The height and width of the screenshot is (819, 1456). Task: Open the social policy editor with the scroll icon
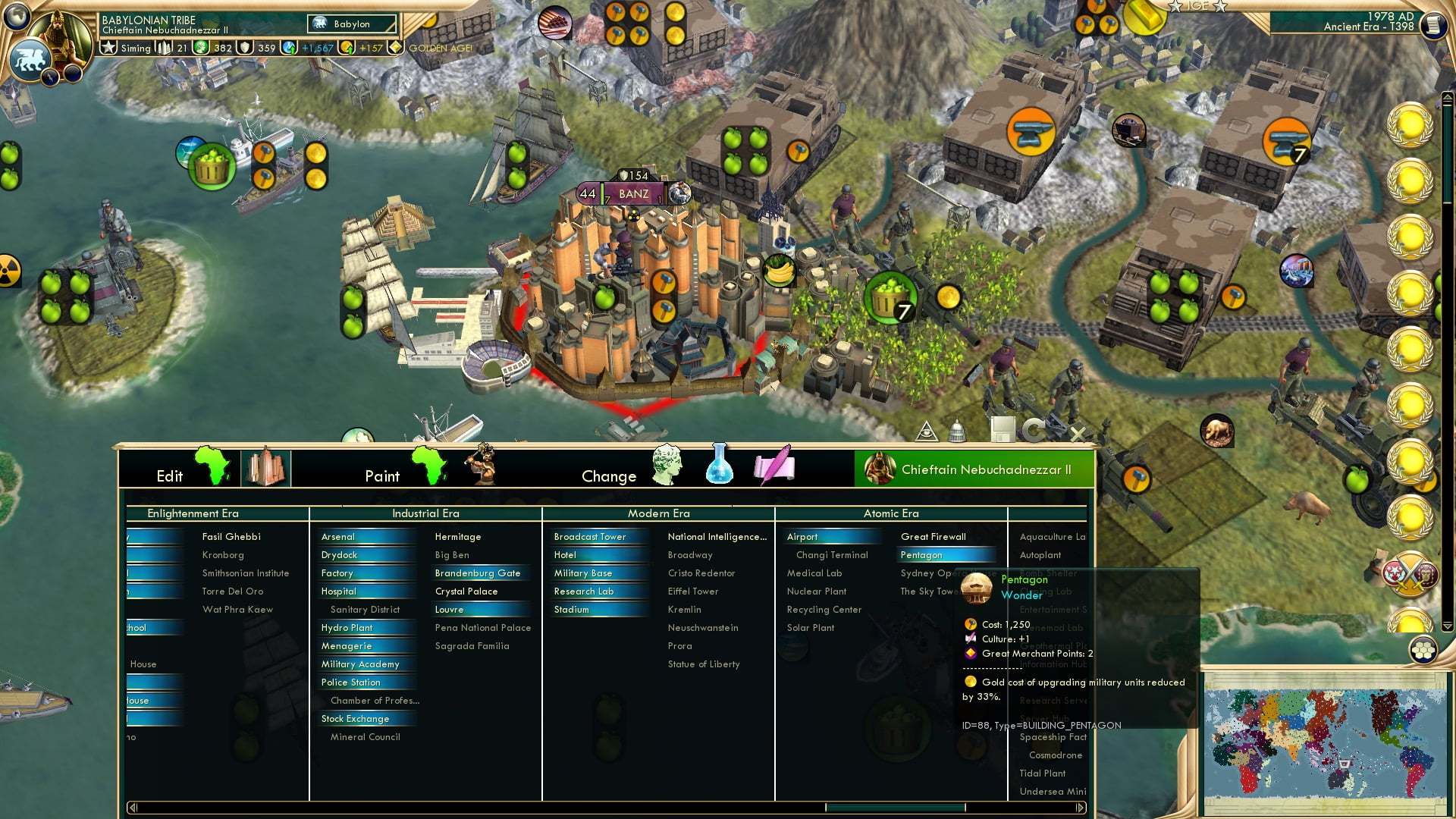coord(773,467)
